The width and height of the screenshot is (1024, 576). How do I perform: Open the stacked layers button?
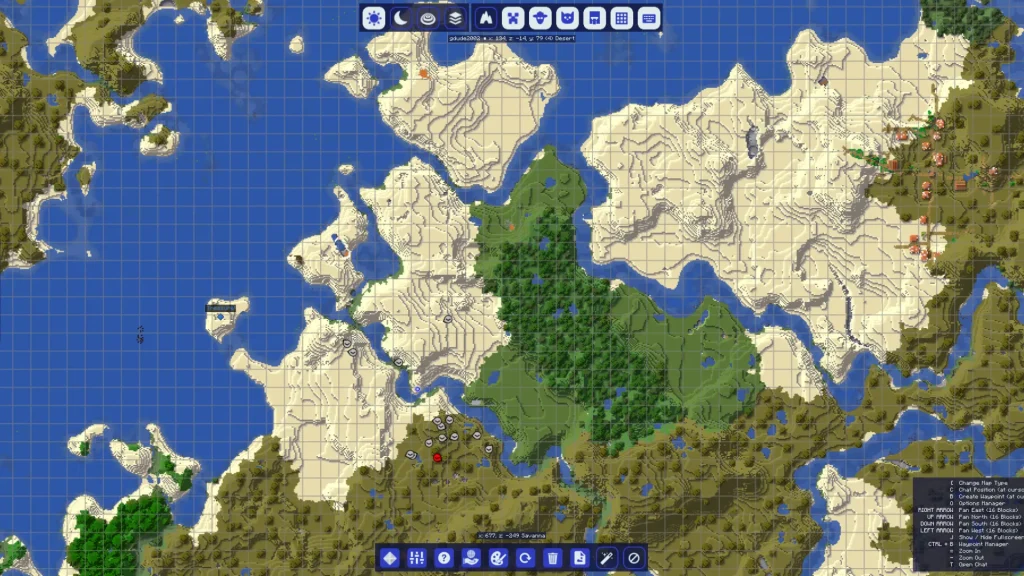coord(455,17)
